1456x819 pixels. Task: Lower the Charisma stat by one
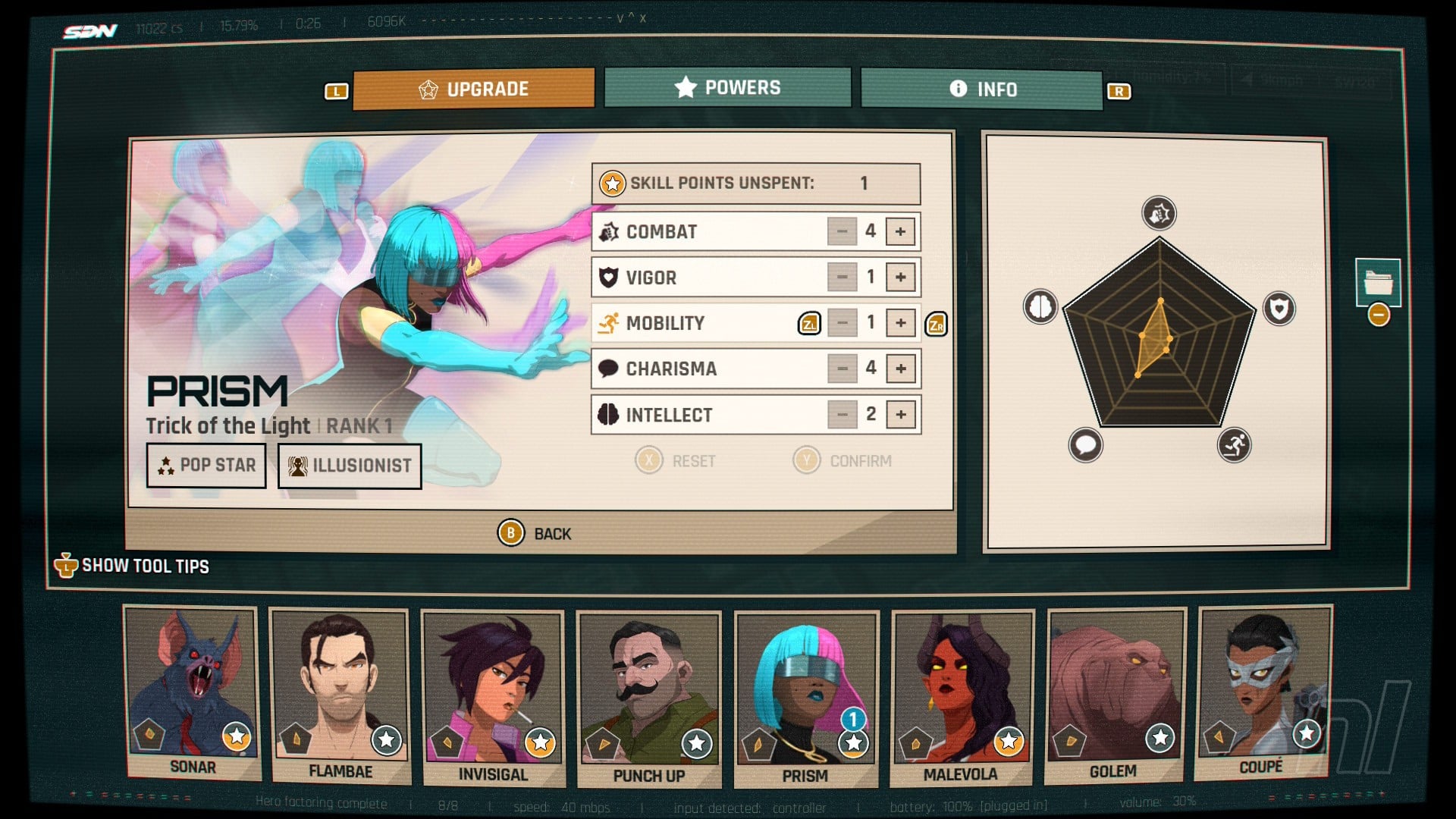click(x=842, y=369)
